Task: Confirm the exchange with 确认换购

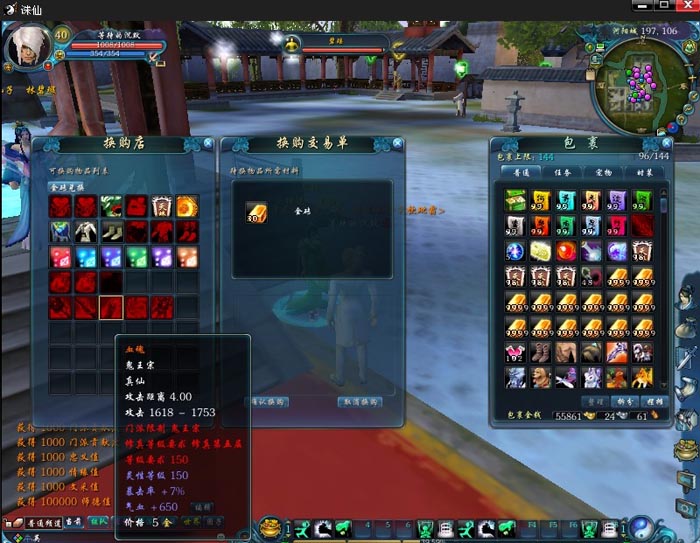Action: click(267, 401)
